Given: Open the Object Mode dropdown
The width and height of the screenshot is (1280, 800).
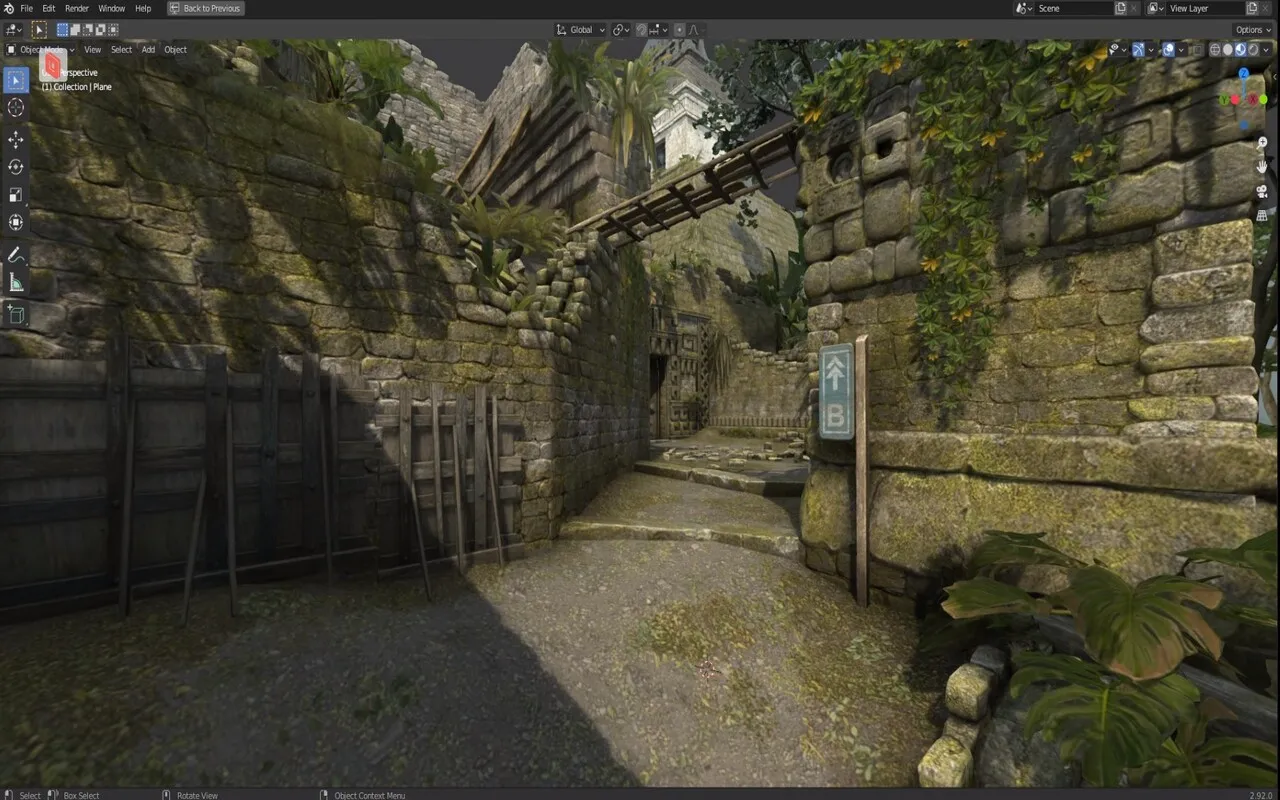Looking at the screenshot, I should 40,49.
